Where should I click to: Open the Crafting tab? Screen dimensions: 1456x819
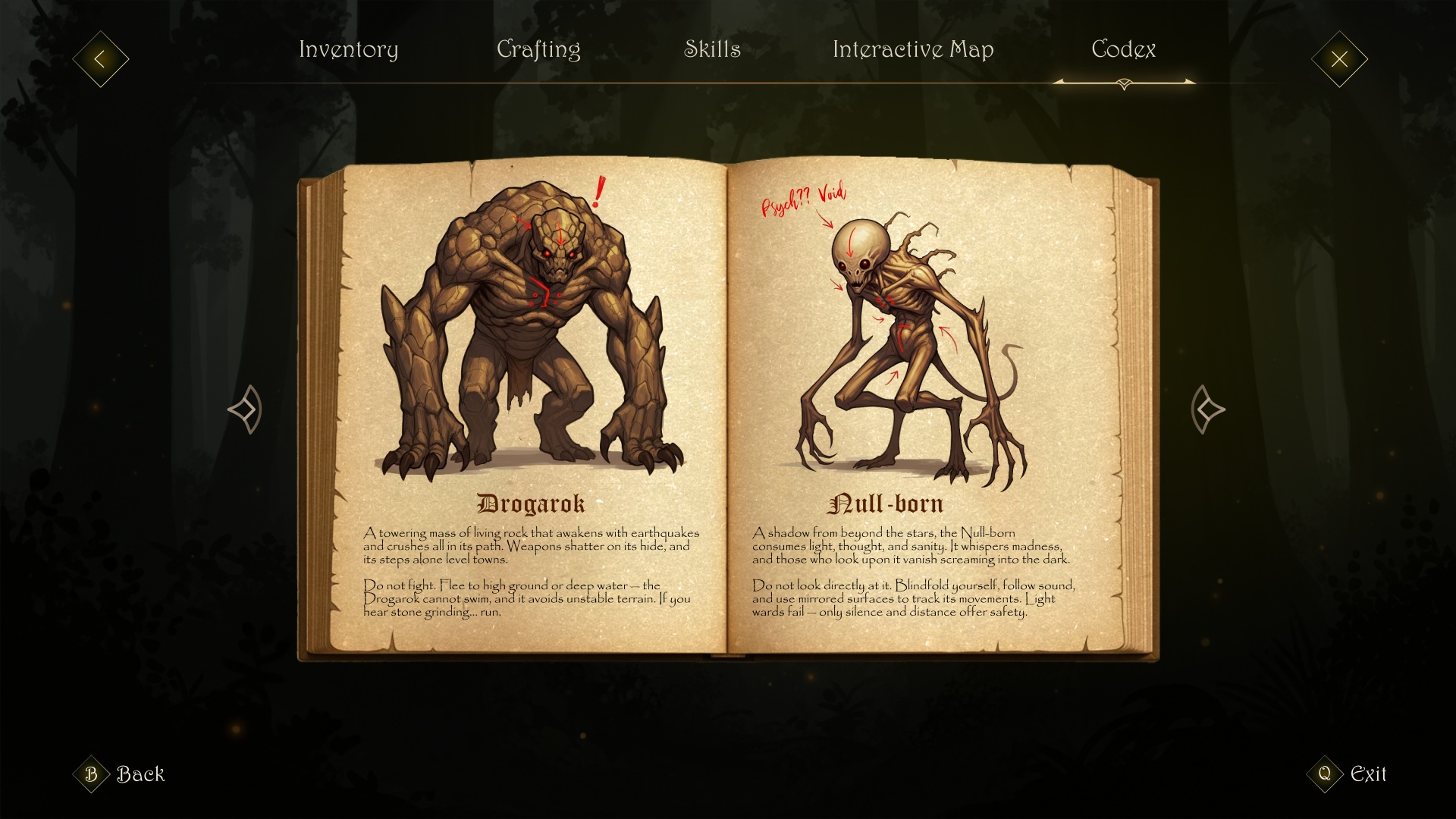(539, 50)
